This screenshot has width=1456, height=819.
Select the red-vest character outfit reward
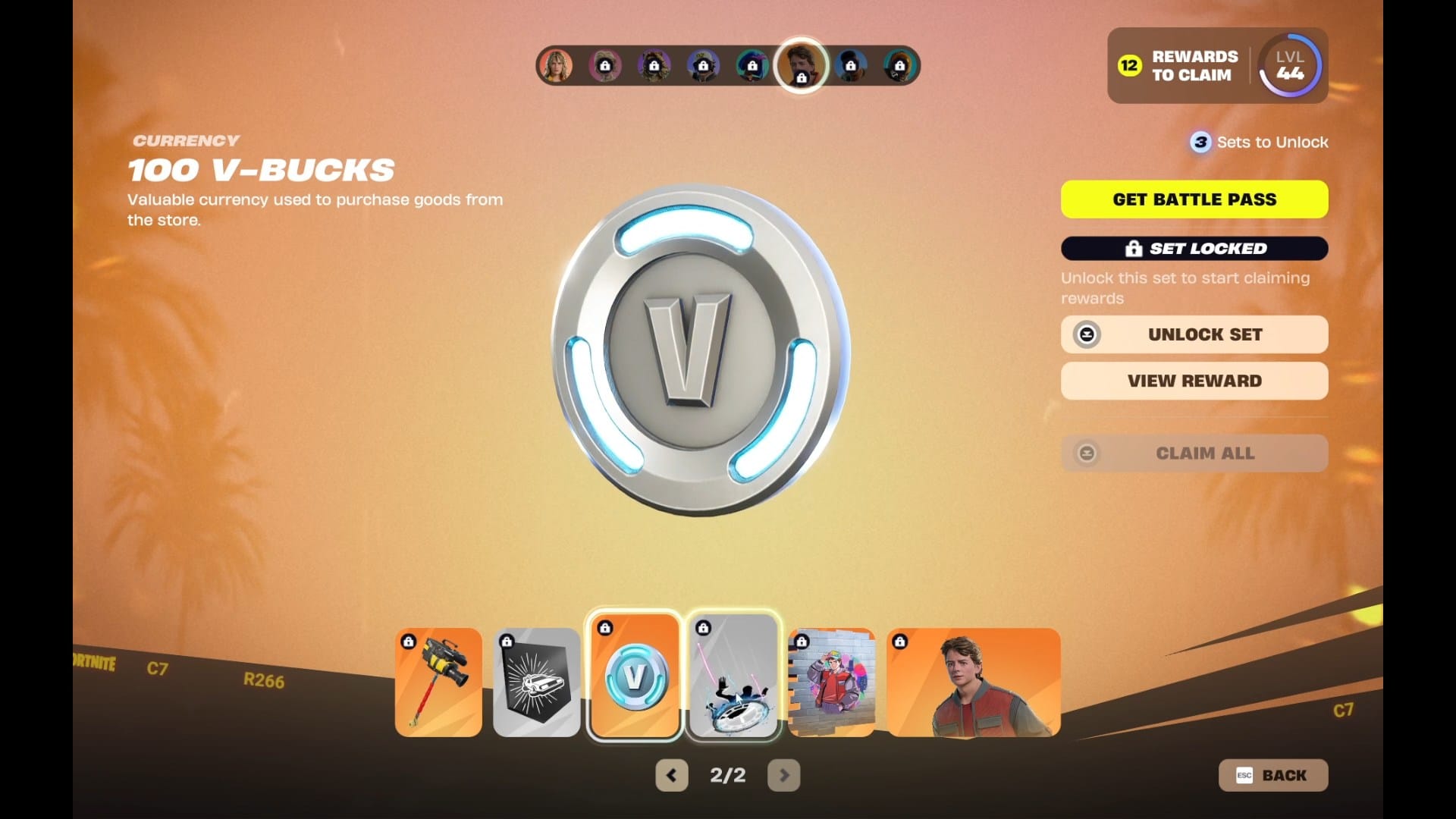974,682
